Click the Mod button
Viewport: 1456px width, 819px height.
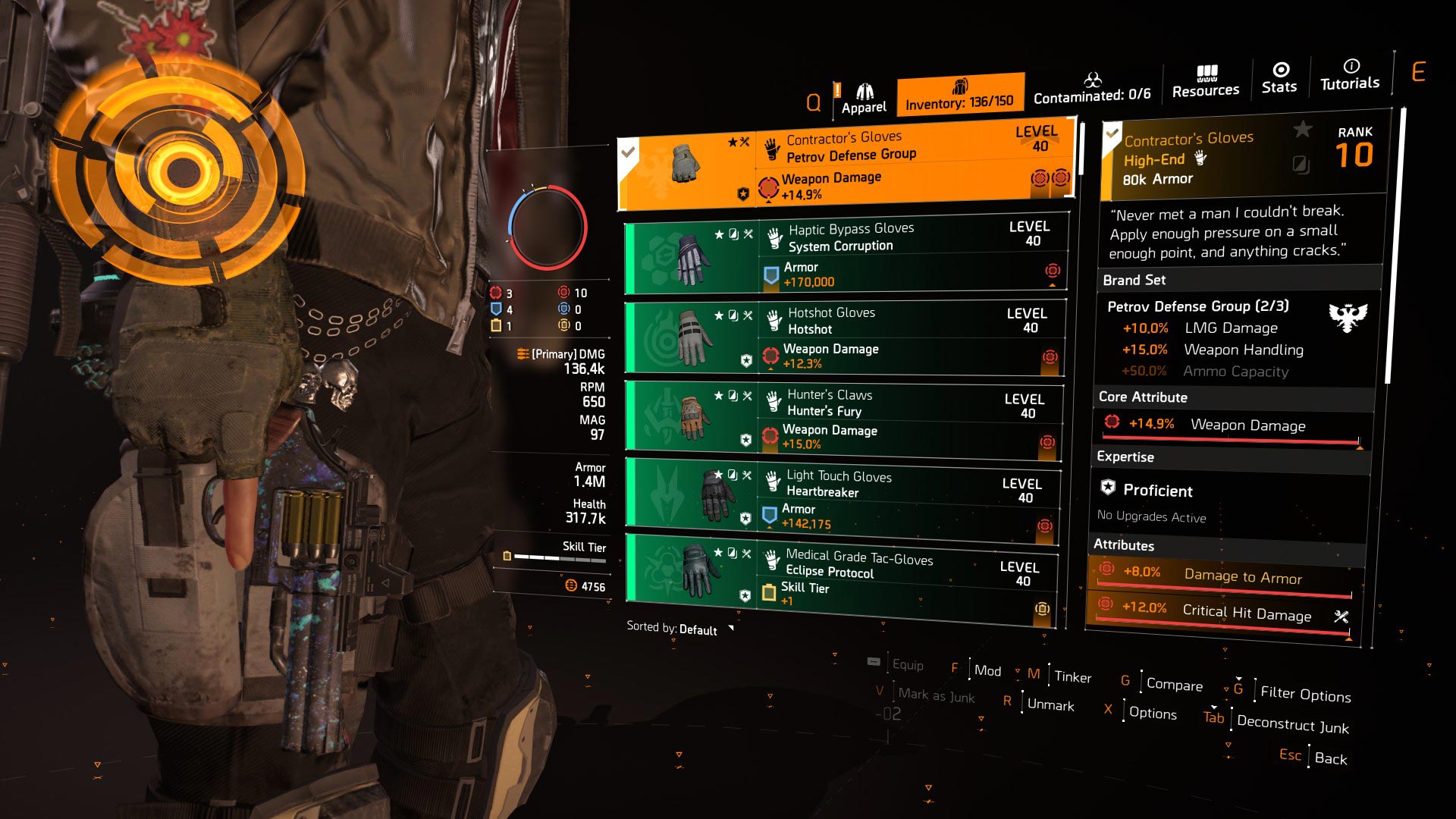pyautogui.click(x=987, y=670)
